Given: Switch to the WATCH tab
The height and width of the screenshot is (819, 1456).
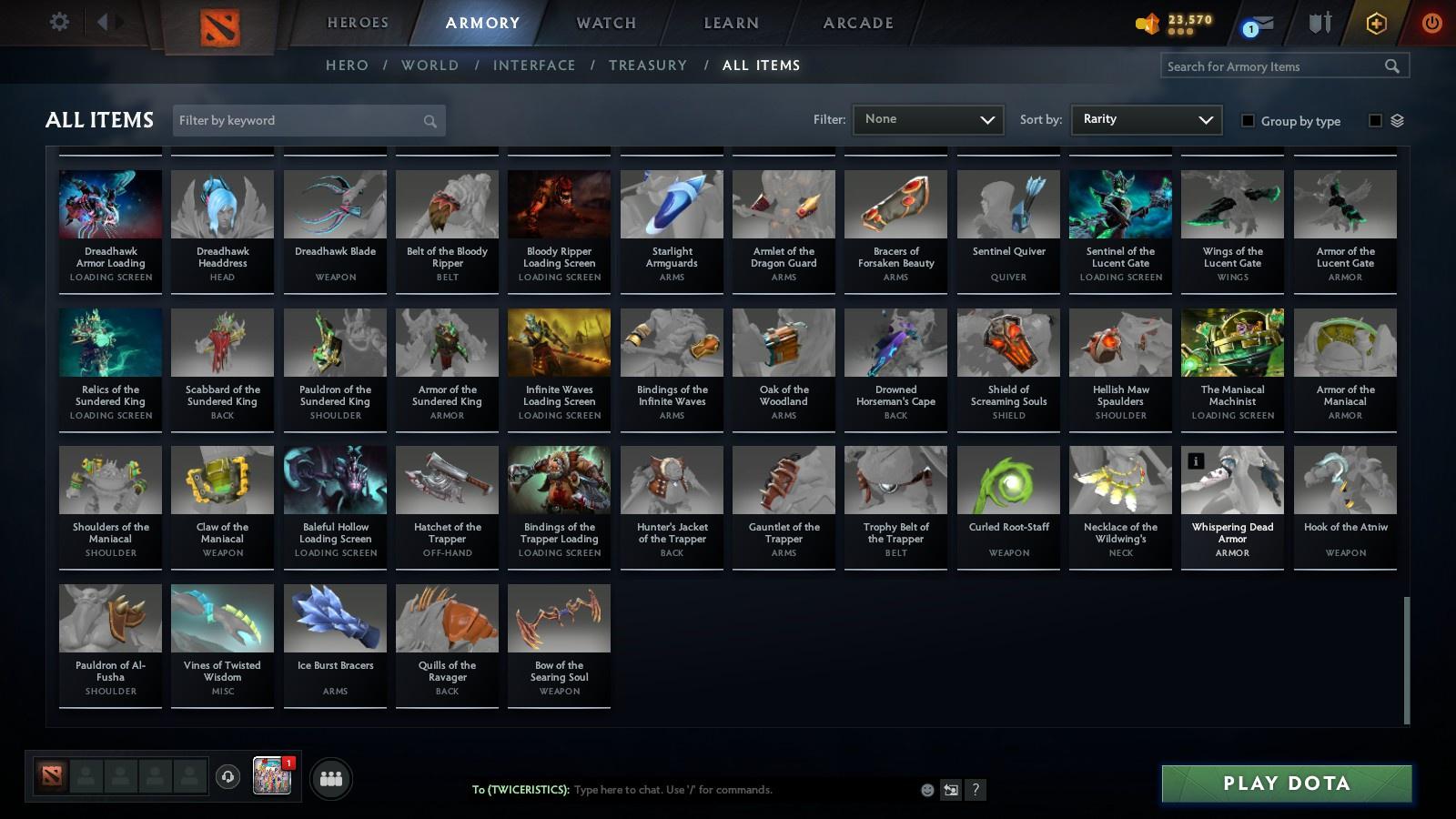Looking at the screenshot, I should (604, 23).
